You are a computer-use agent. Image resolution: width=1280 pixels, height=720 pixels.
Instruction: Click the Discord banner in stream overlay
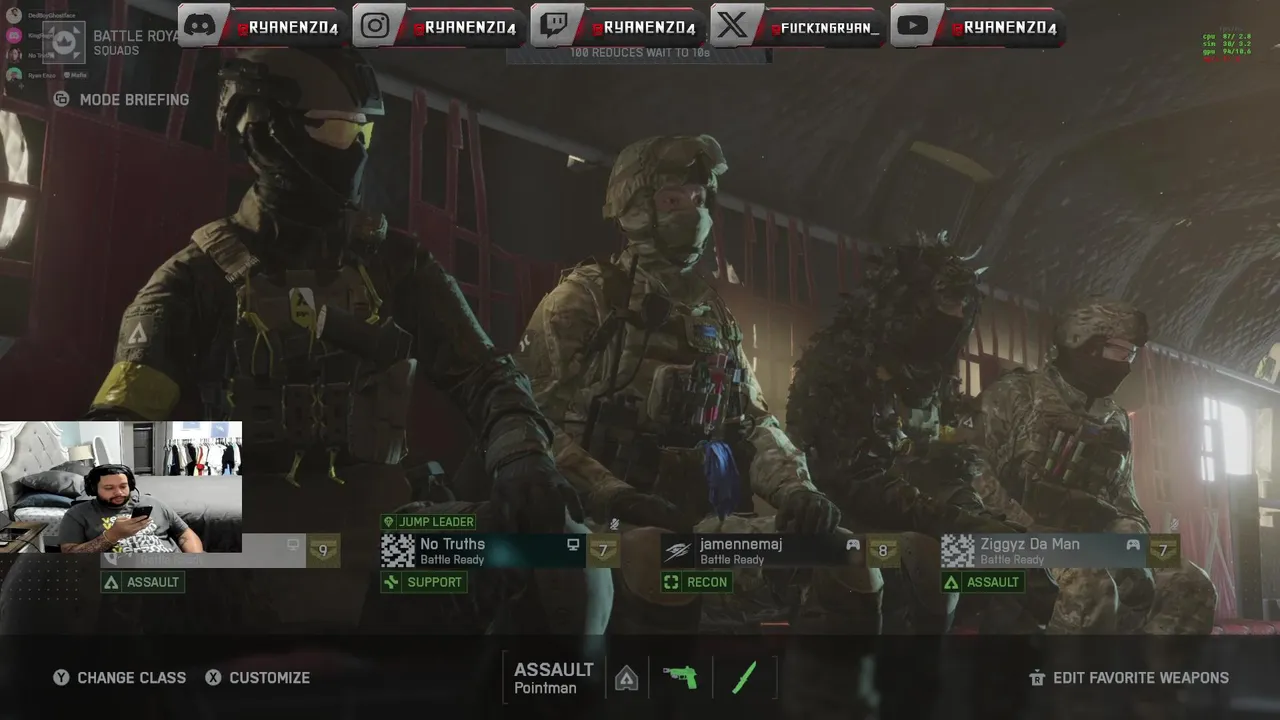pyautogui.click(x=264, y=26)
